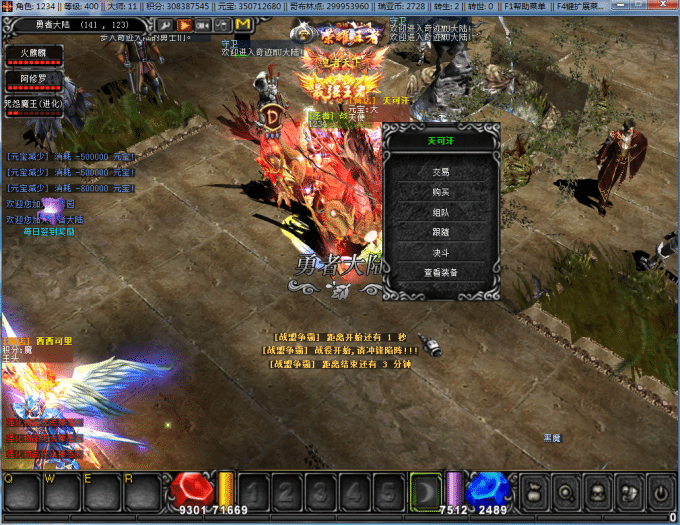The width and height of the screenshot is (680, 525).
Task: Open the orange D badge icon
Action: (x=271, y=115)
